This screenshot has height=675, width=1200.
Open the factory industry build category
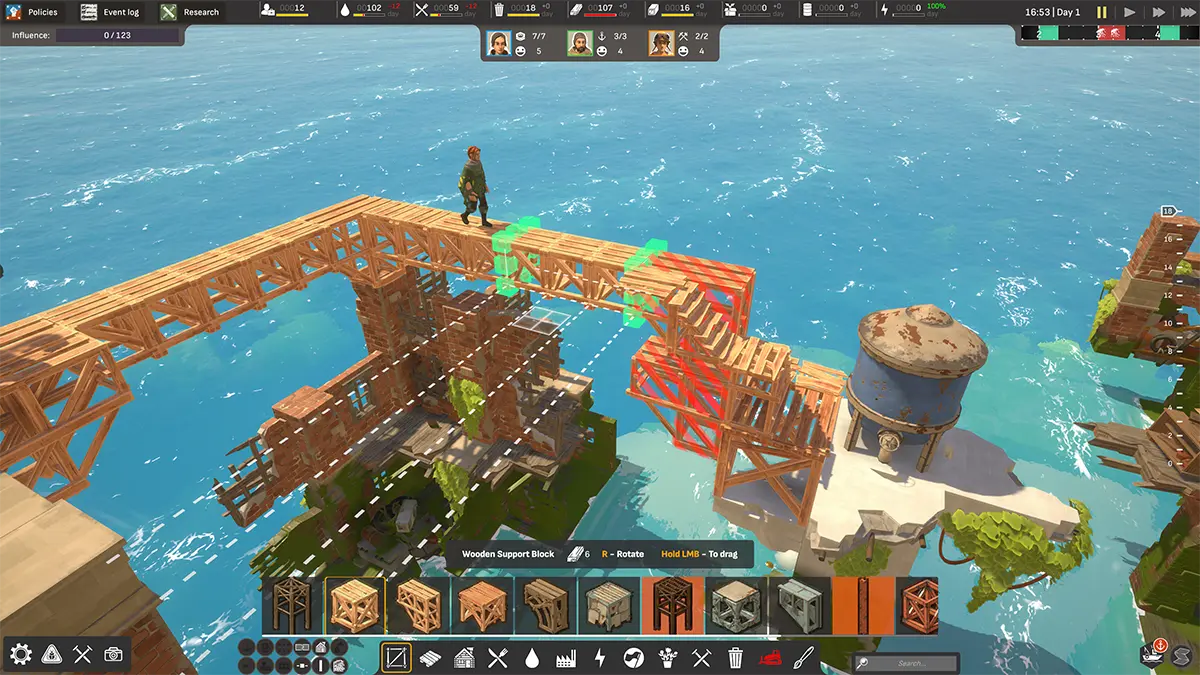tap(566, 657)
